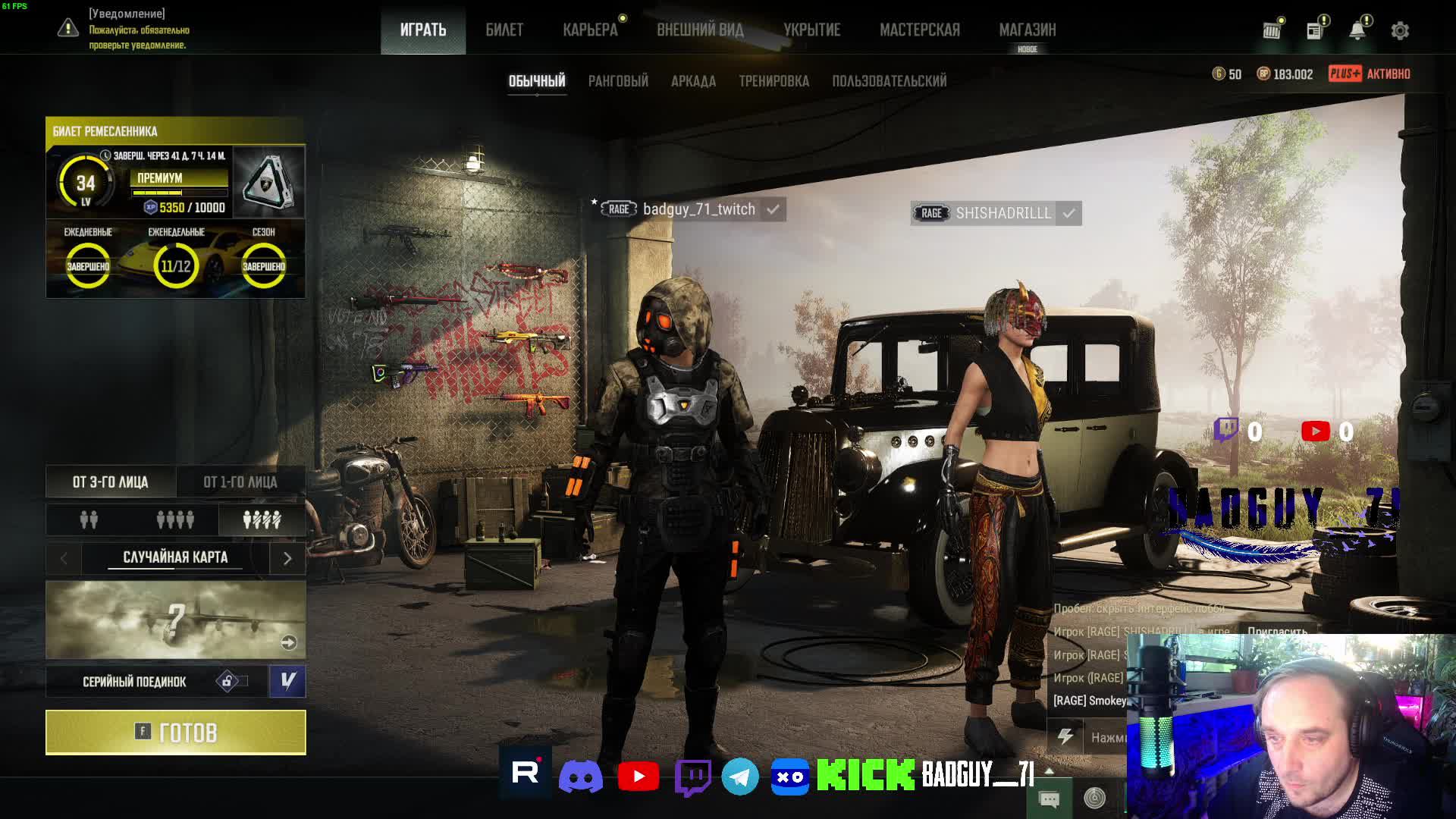Open the Внешний вид customization tab
This screenshot has height=819, width=1456.
tap(700, 30)
